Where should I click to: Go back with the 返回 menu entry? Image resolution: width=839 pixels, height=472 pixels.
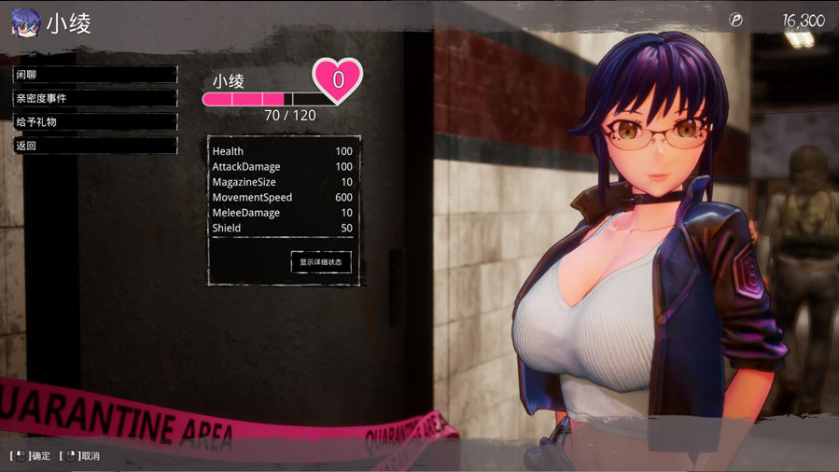(x=94, y=145)
